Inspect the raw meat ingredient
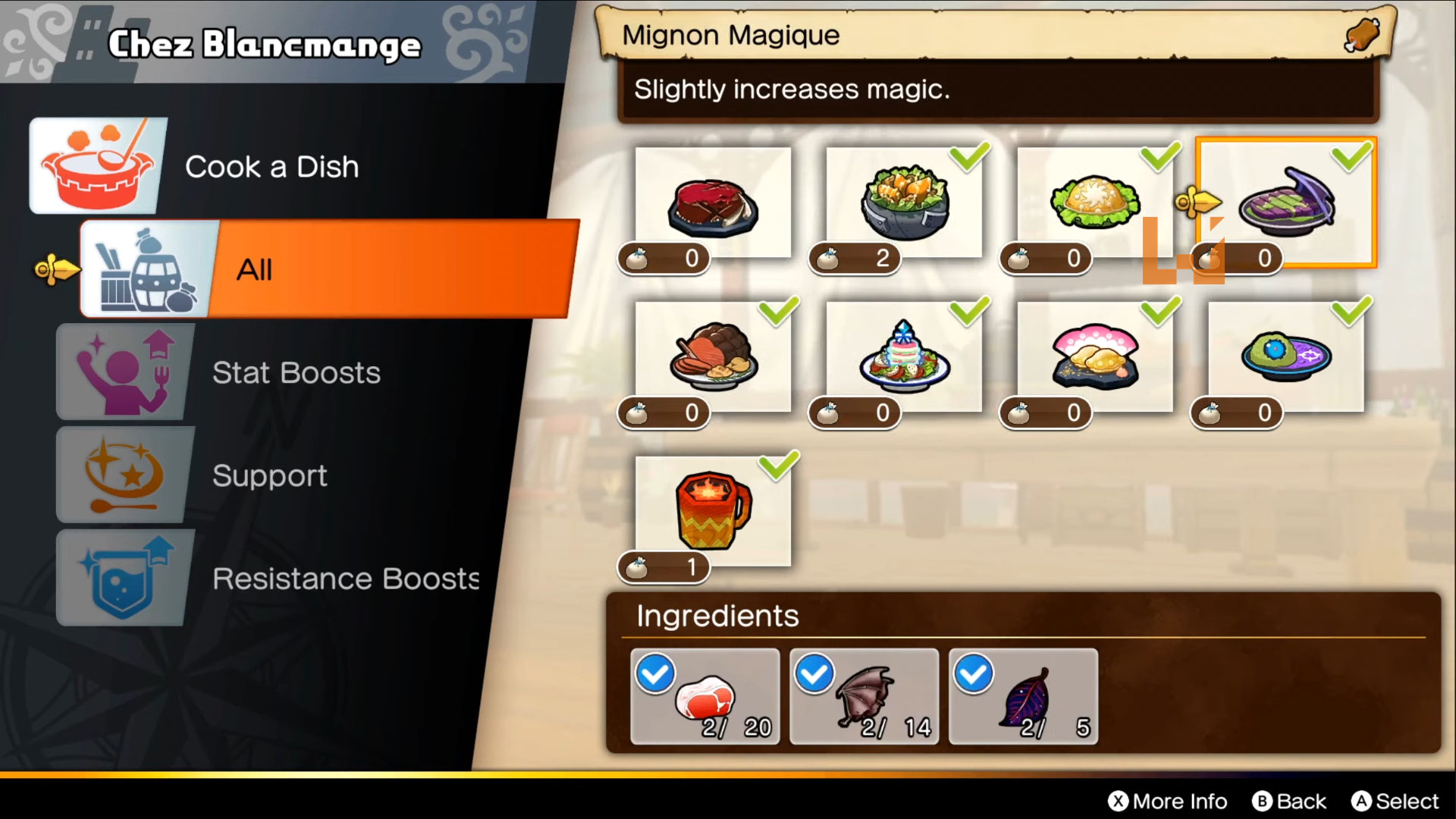 pyautogui.click(x=705, y=696)
